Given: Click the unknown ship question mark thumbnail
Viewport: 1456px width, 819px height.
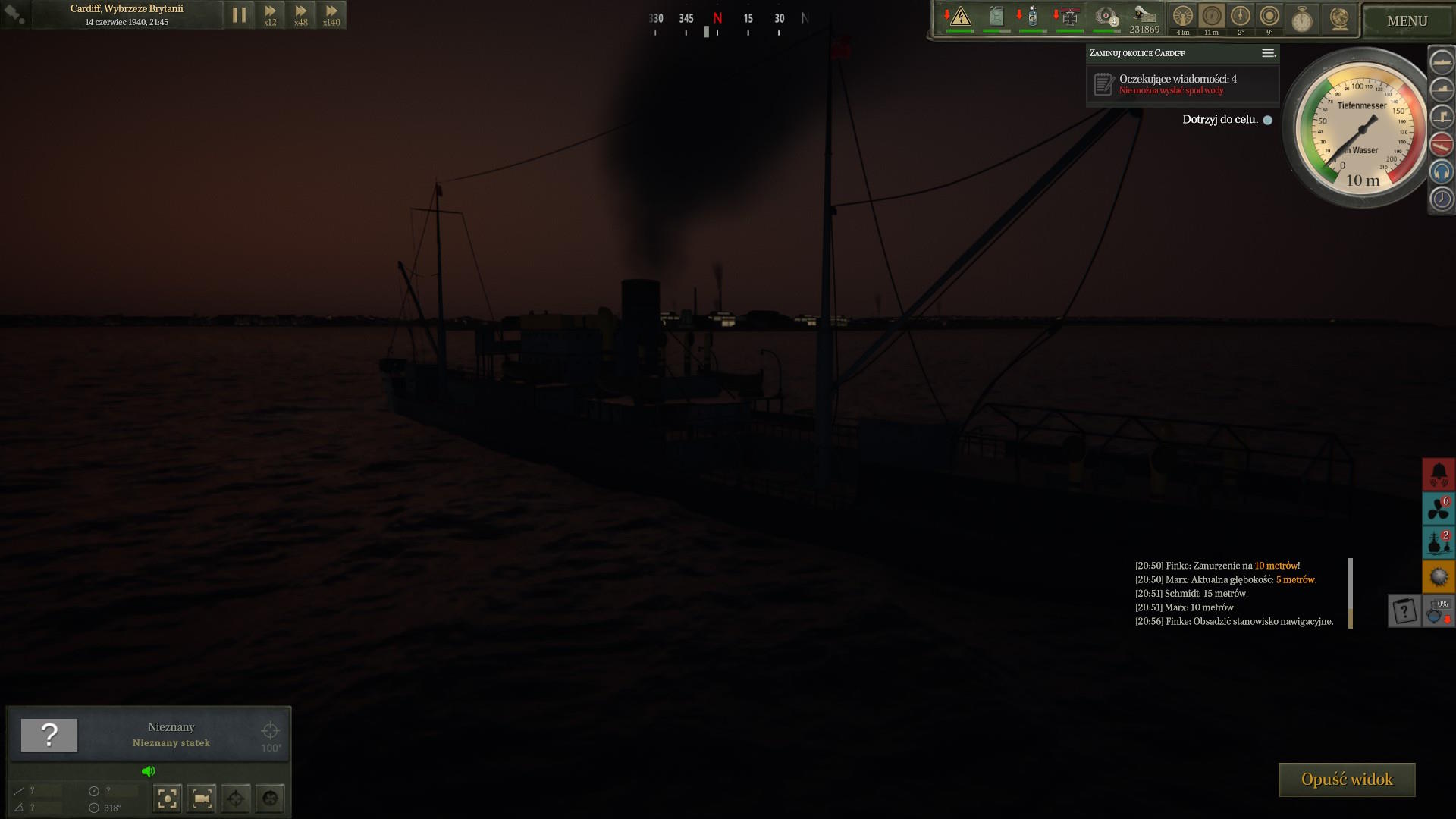Looking at the screenshot, I should pyautogui.click(x=49, y=735).
